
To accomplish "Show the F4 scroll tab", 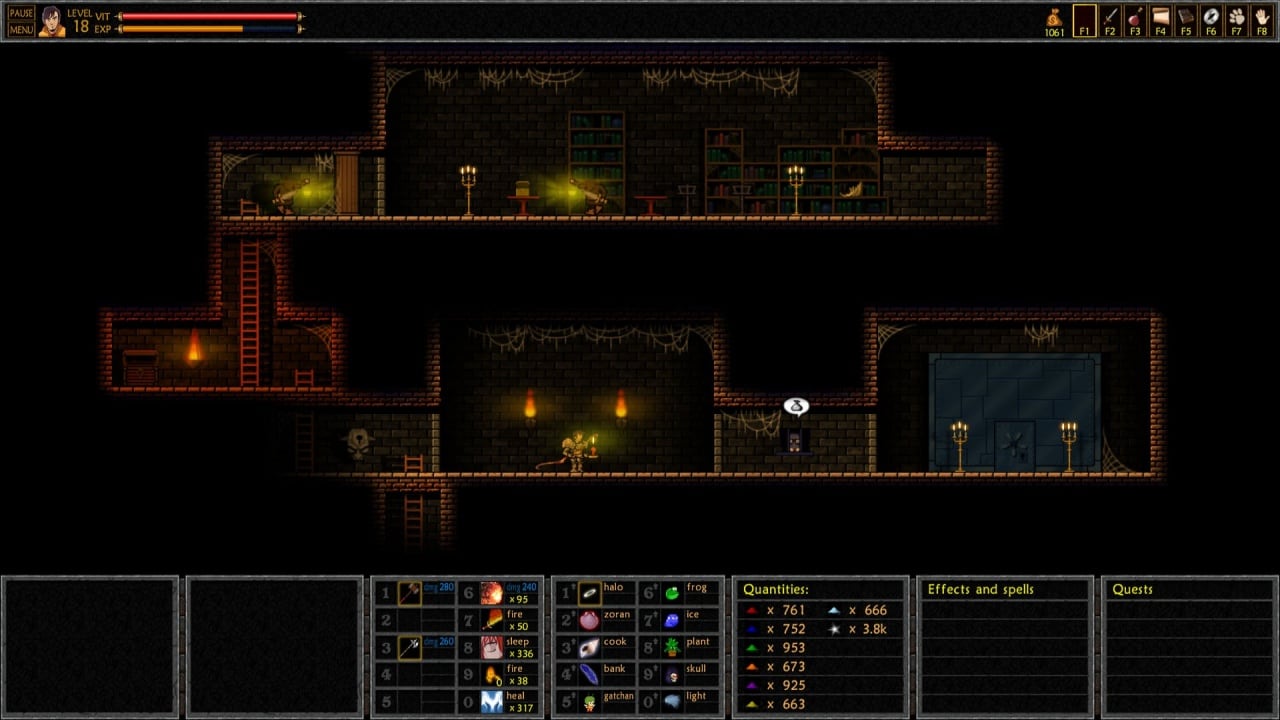I will 1160,20.
